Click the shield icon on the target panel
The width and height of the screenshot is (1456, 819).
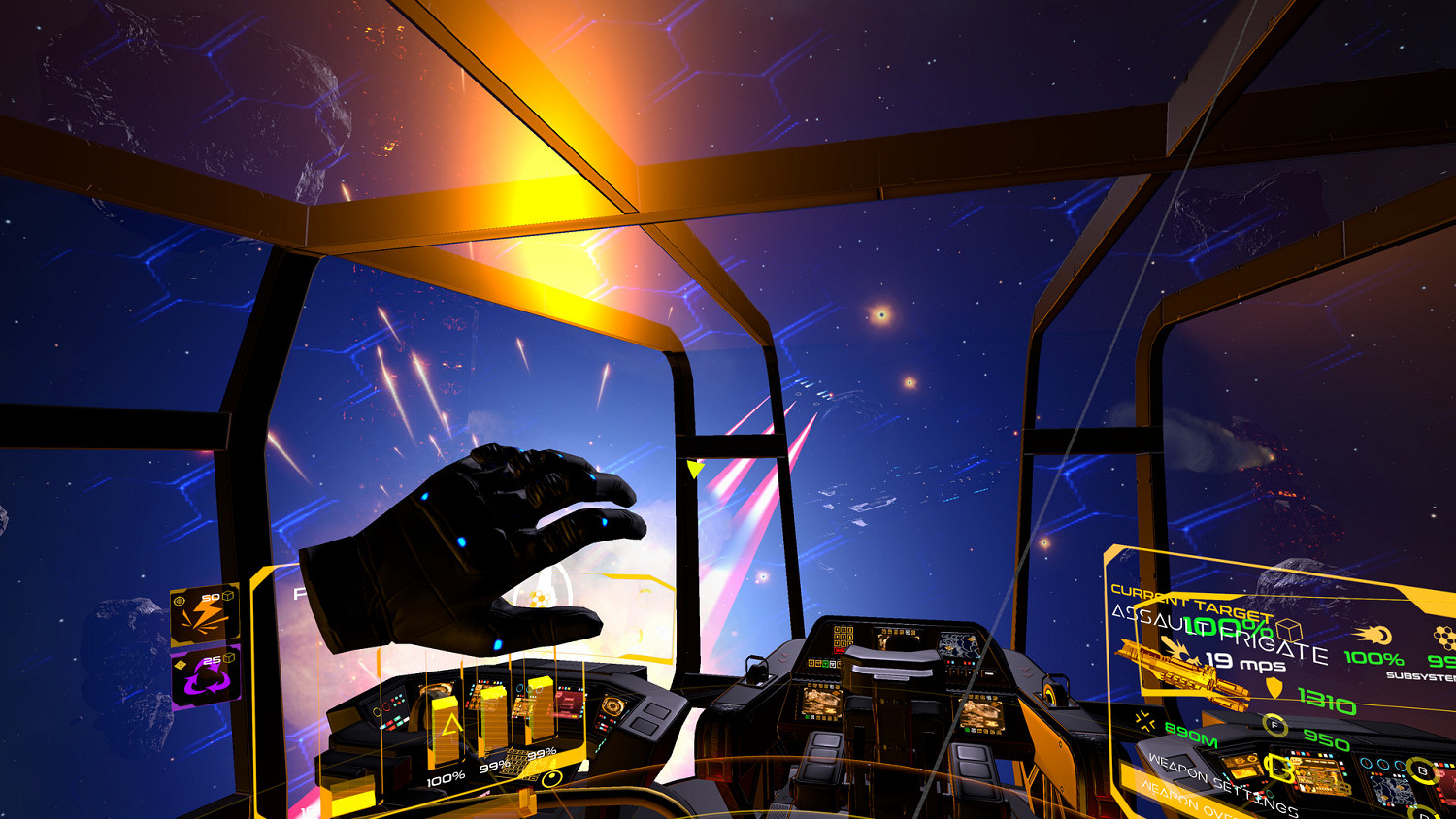tap(1274, 687)
